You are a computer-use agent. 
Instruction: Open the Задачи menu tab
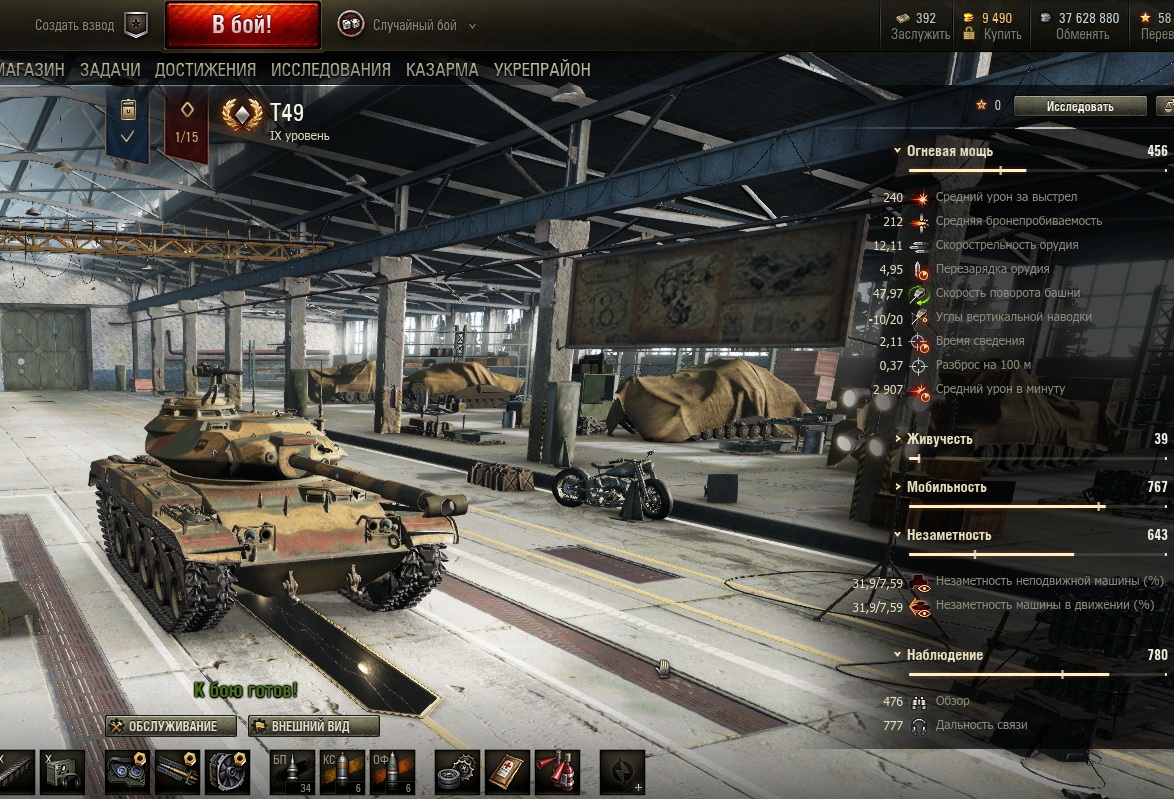110,70
